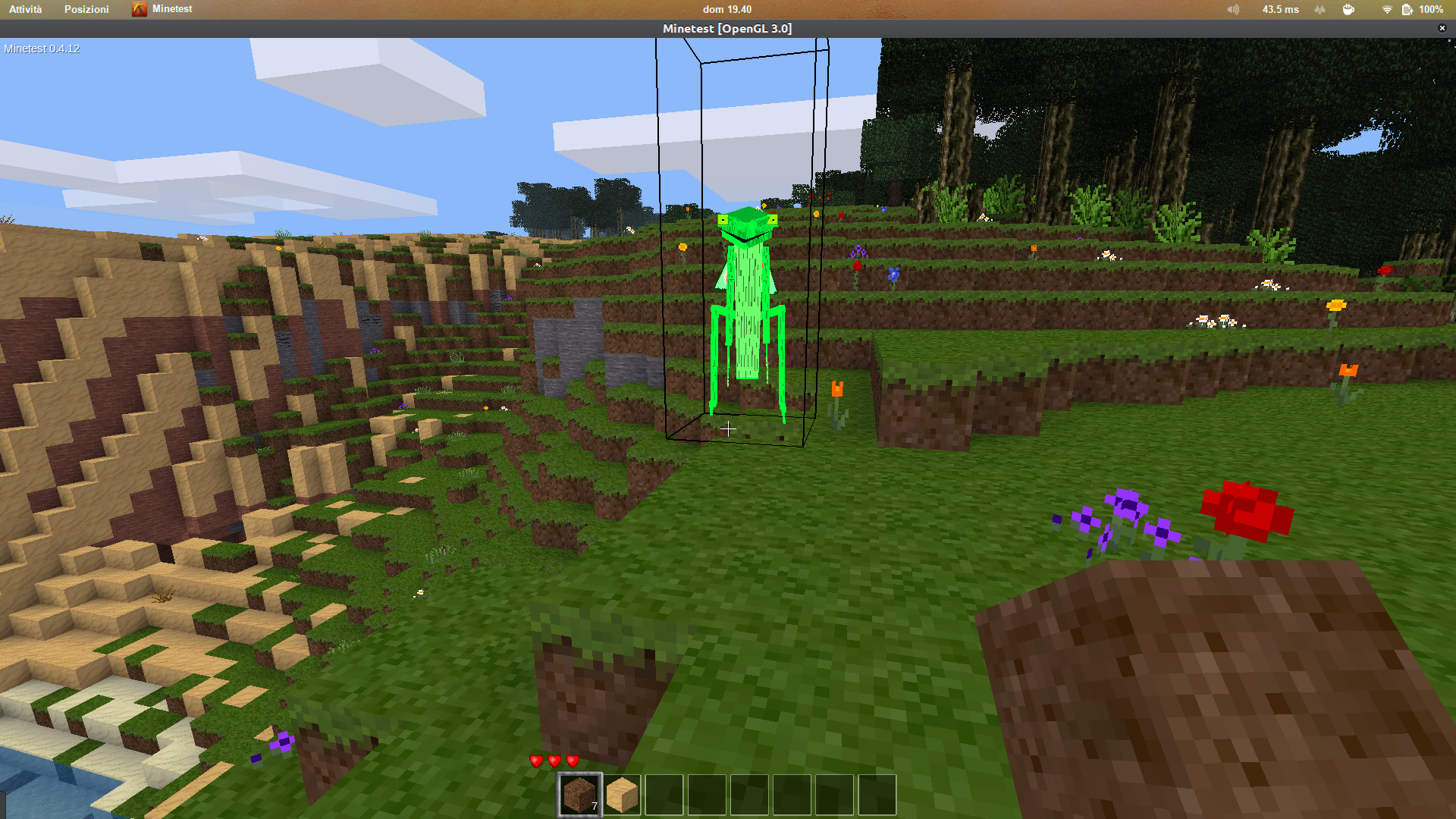
Task: Click the Minetest icon in the top bar
Action: tap(140, 9)
